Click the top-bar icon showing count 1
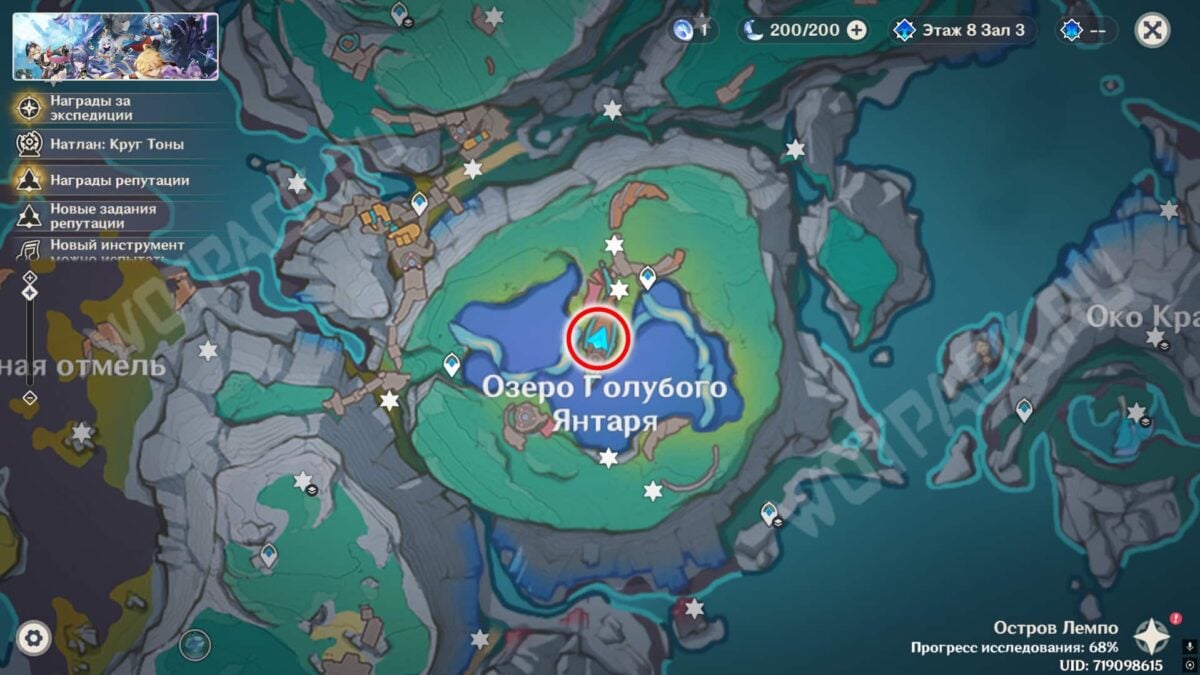The height and width of the screenshot is (675, 1200). click(x=692, y=30)
